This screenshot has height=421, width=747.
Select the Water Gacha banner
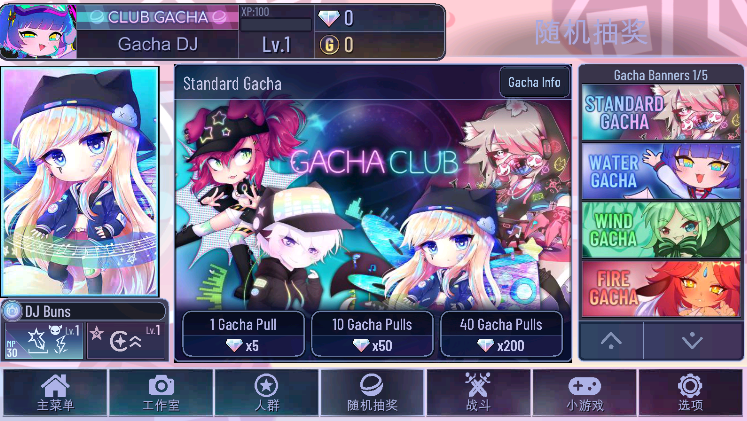tap(659, 171)
